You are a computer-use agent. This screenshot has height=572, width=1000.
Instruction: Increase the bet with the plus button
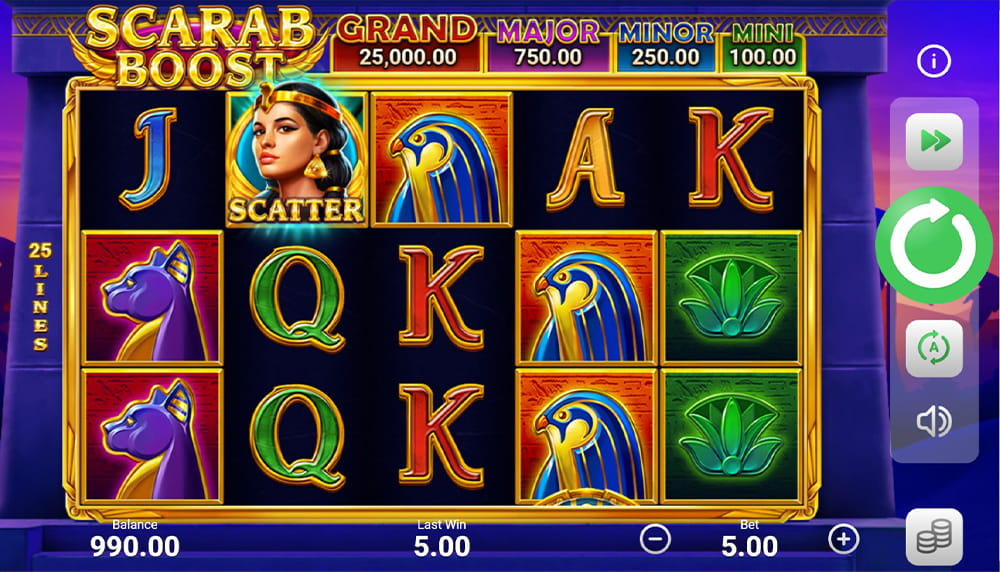coord(844,539)
